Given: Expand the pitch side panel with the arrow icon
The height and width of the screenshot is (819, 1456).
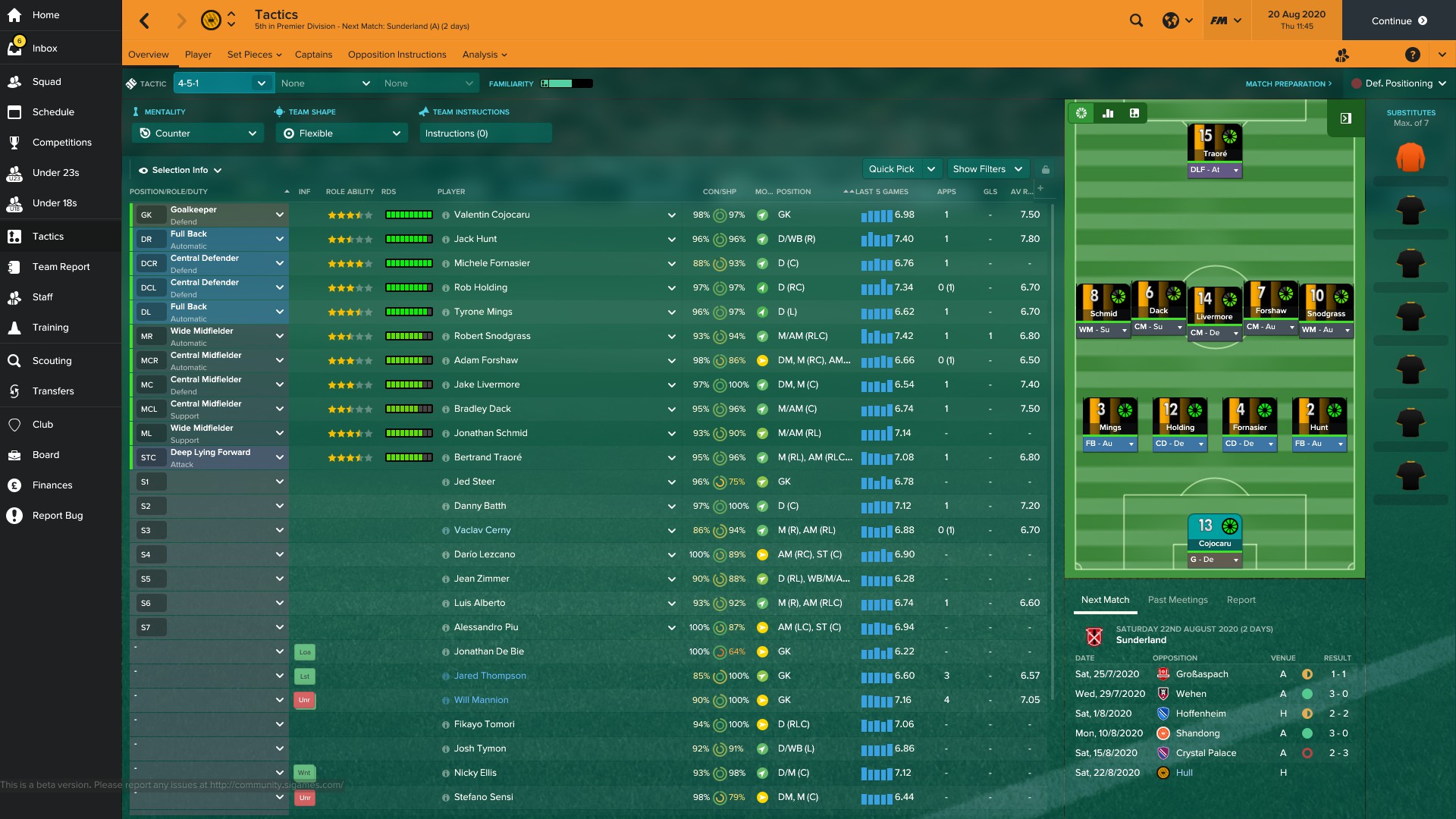Looking at the screenshot, I should coord(1346,118).
